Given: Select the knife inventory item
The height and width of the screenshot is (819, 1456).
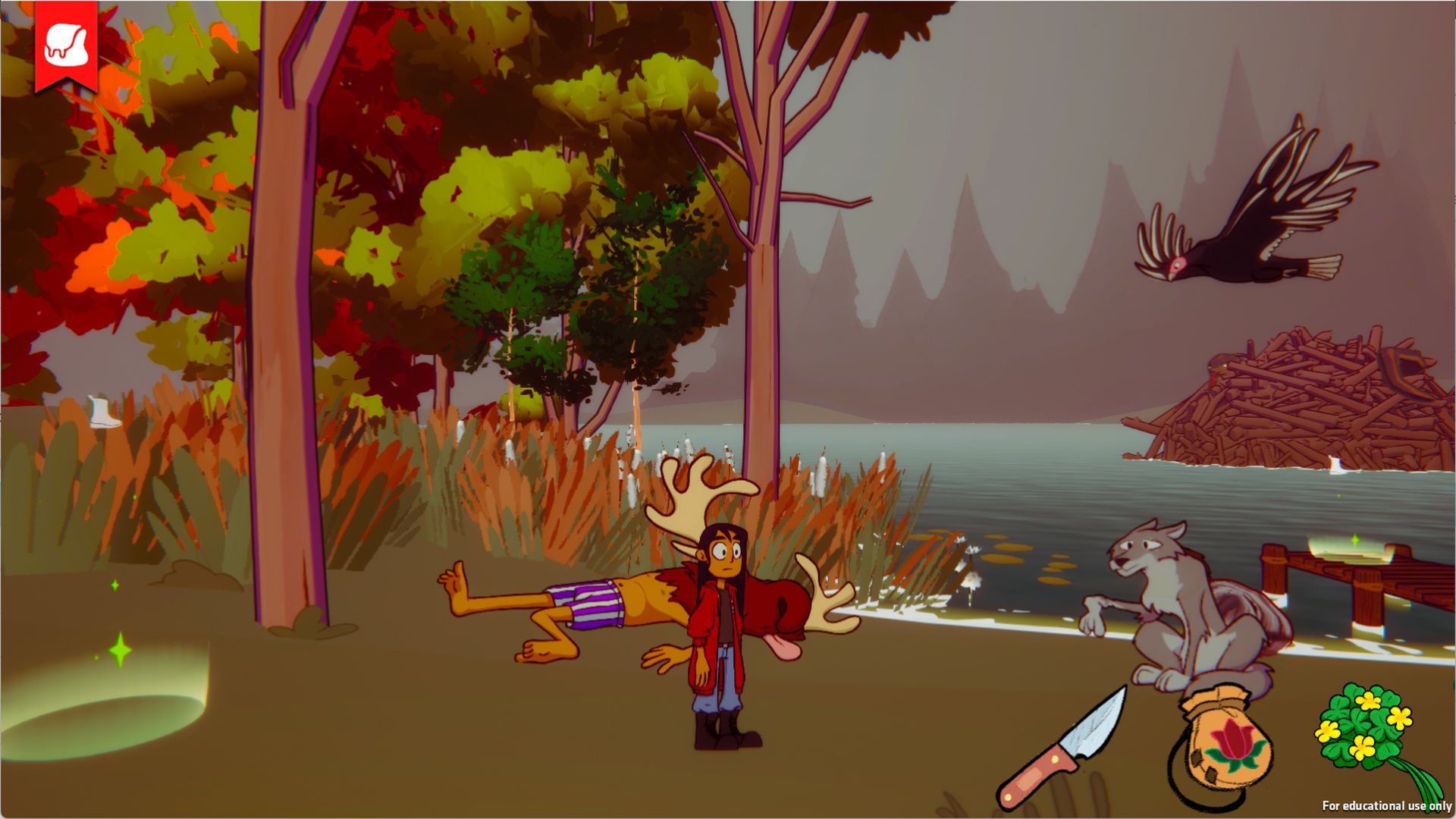Looking at the screenshot, I should click(x=1062, y=748).
